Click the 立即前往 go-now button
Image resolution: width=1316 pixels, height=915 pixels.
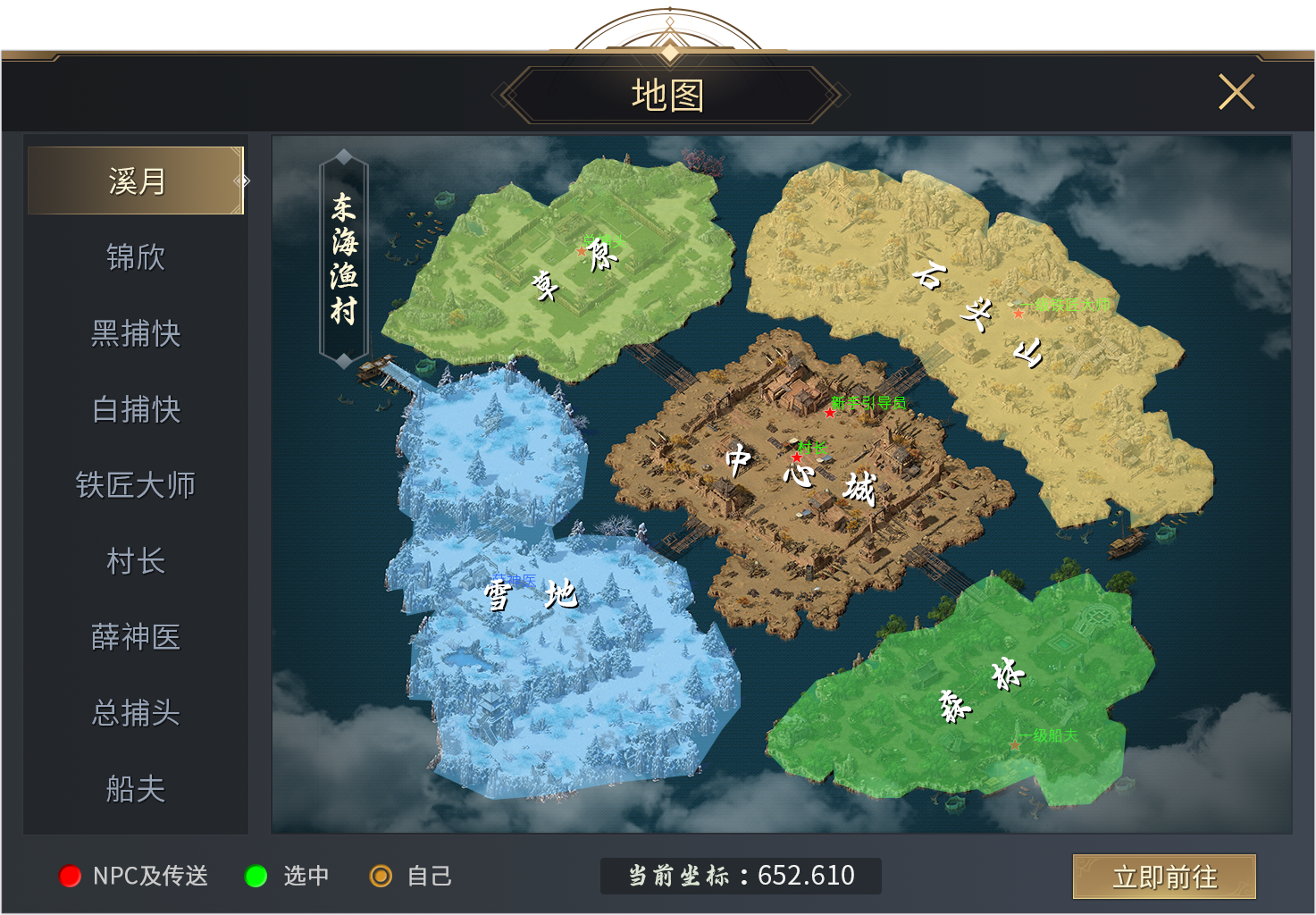(x=1163, y=877)
